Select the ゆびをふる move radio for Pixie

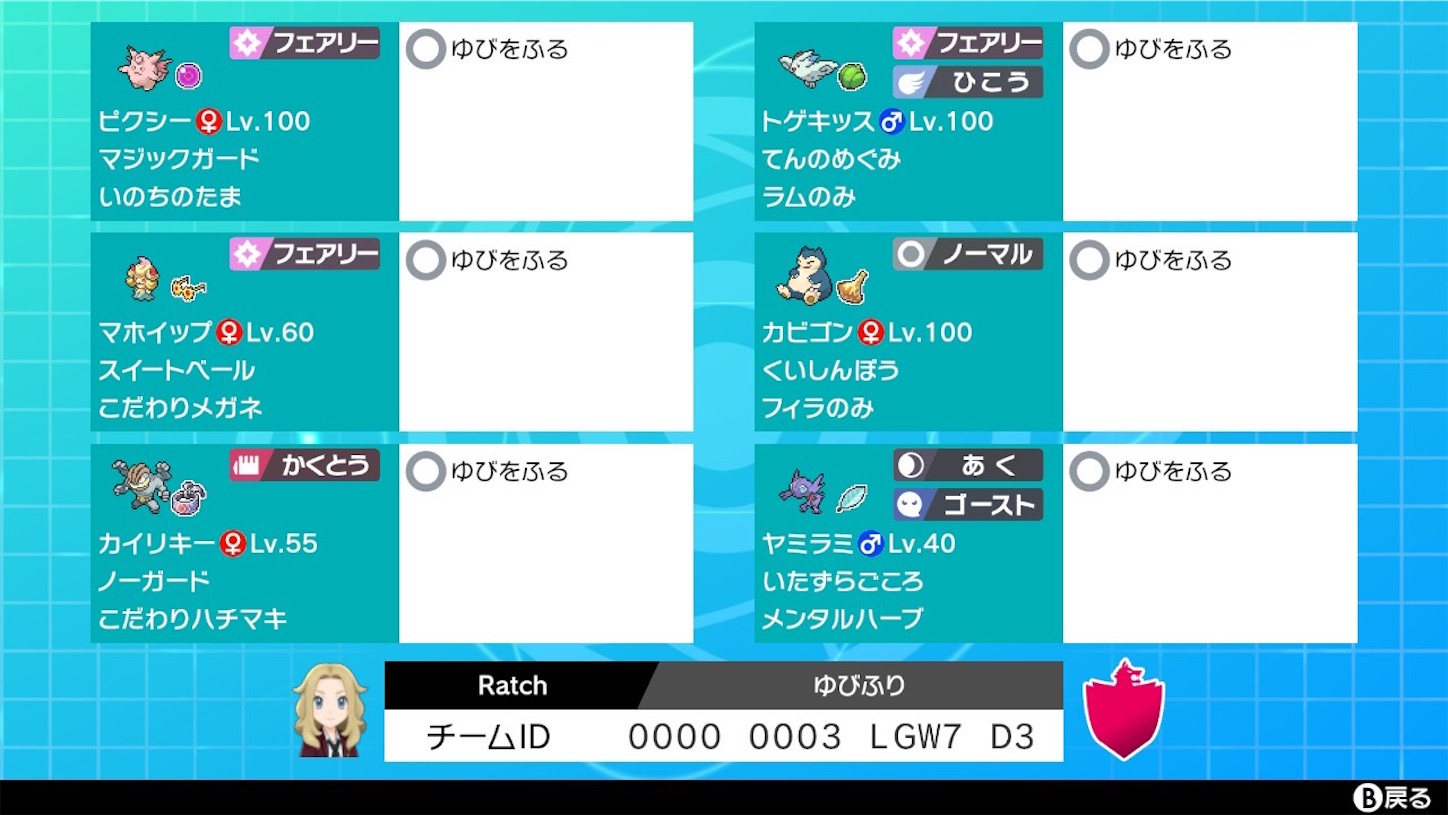pos(424,49)
